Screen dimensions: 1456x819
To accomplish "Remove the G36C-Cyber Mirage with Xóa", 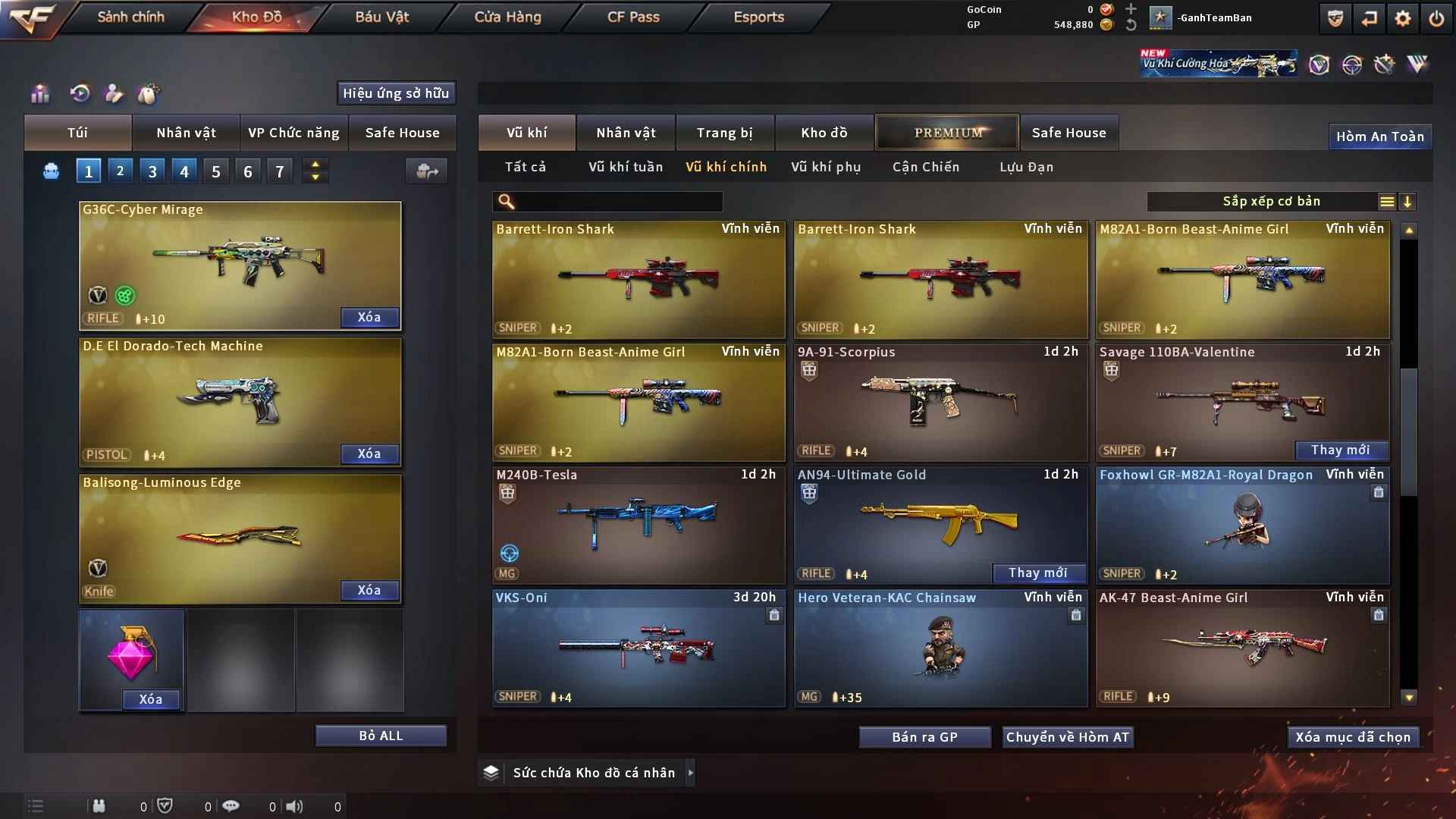I will pyautogui.click(x=369, y=318).
